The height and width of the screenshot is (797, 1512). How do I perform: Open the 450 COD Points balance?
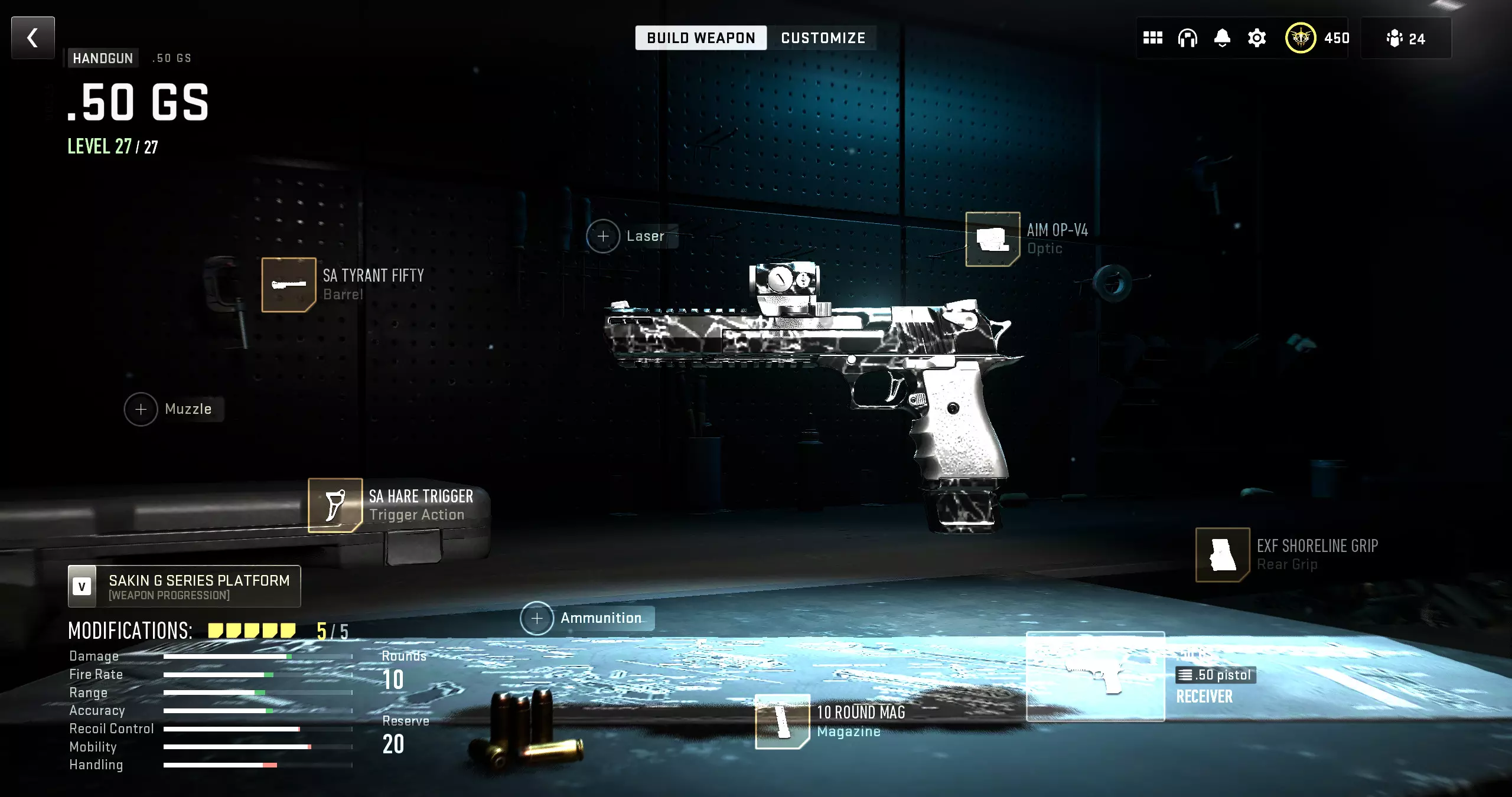(1318, 38)
